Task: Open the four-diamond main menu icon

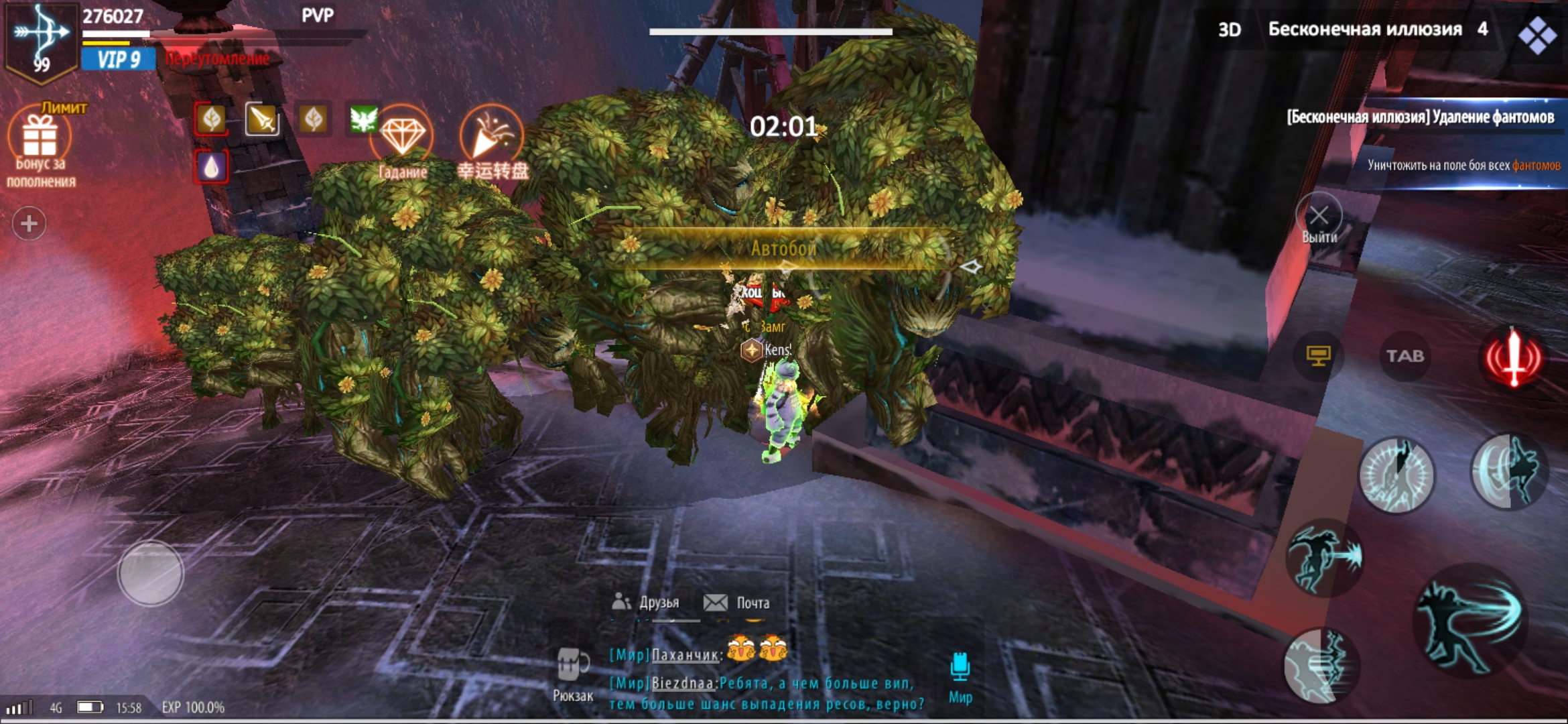Action: click(1537, 34)
